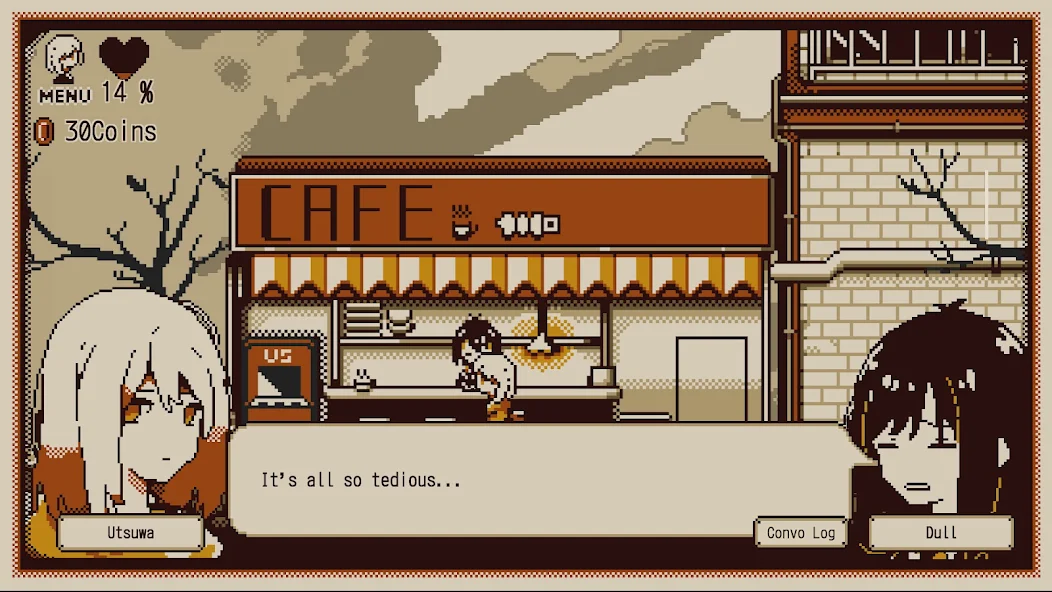This screenshot has width=1052, height=592.
Task: Open the MENU character icon
Action: coord(64,66)
